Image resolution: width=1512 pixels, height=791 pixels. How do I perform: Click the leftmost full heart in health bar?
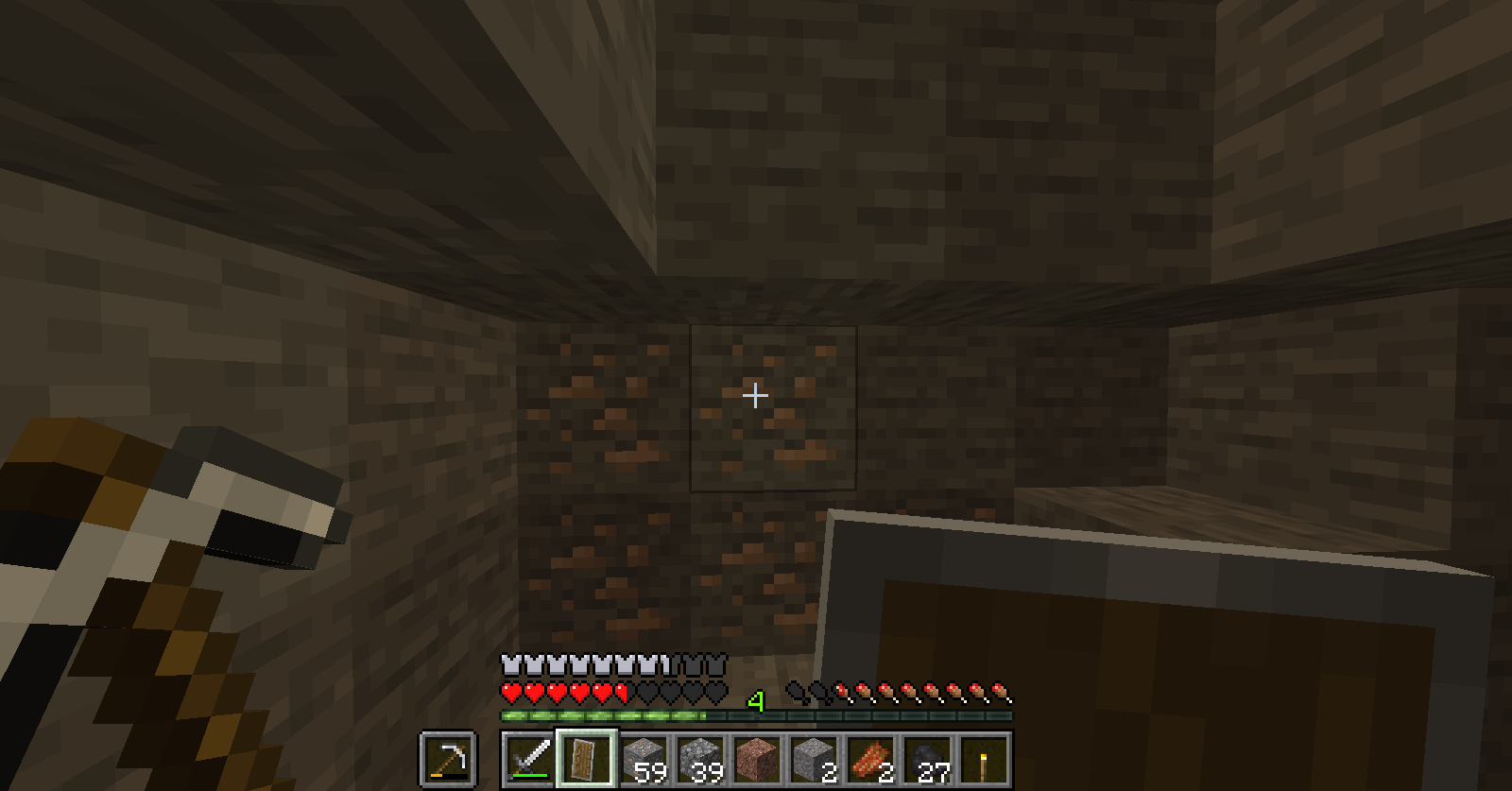click(x=511, y=693)
